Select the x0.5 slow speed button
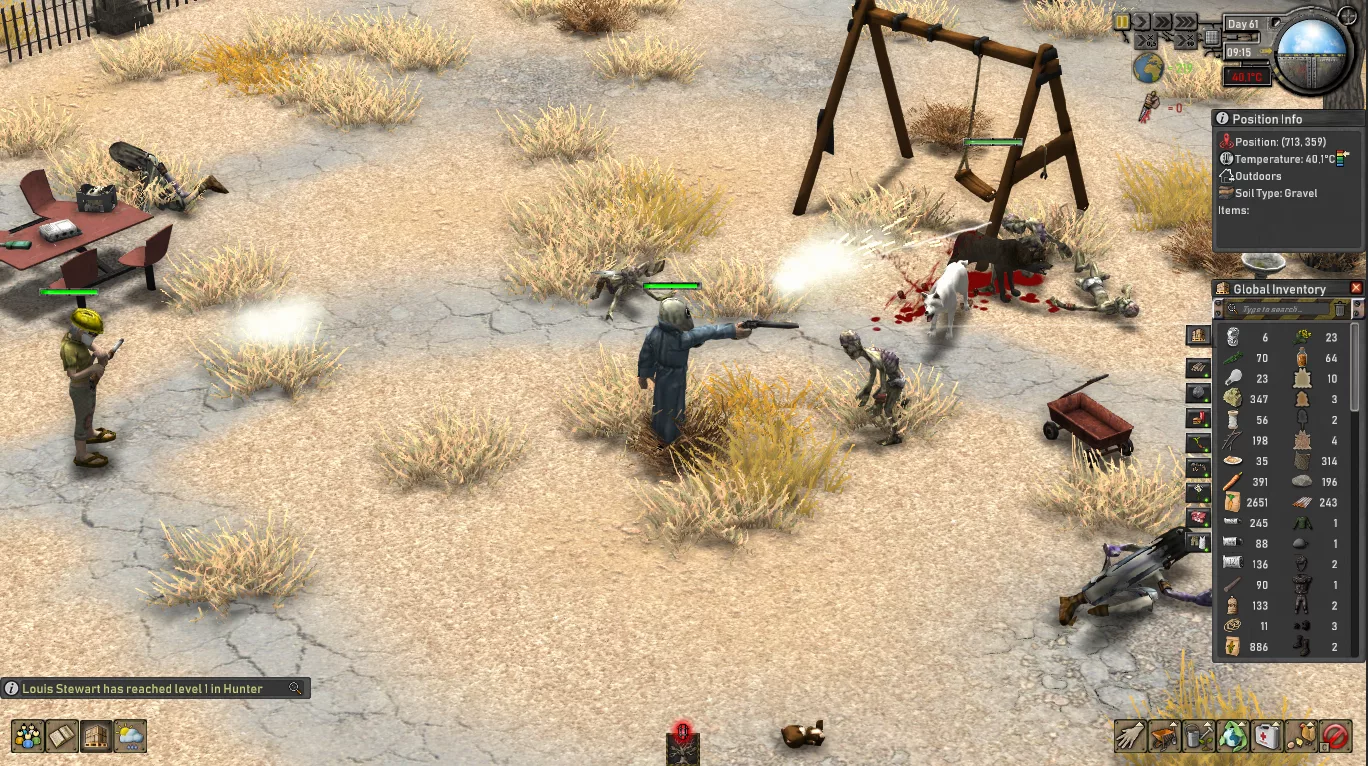The image size is (1368, 766). tap(1145, 41)
